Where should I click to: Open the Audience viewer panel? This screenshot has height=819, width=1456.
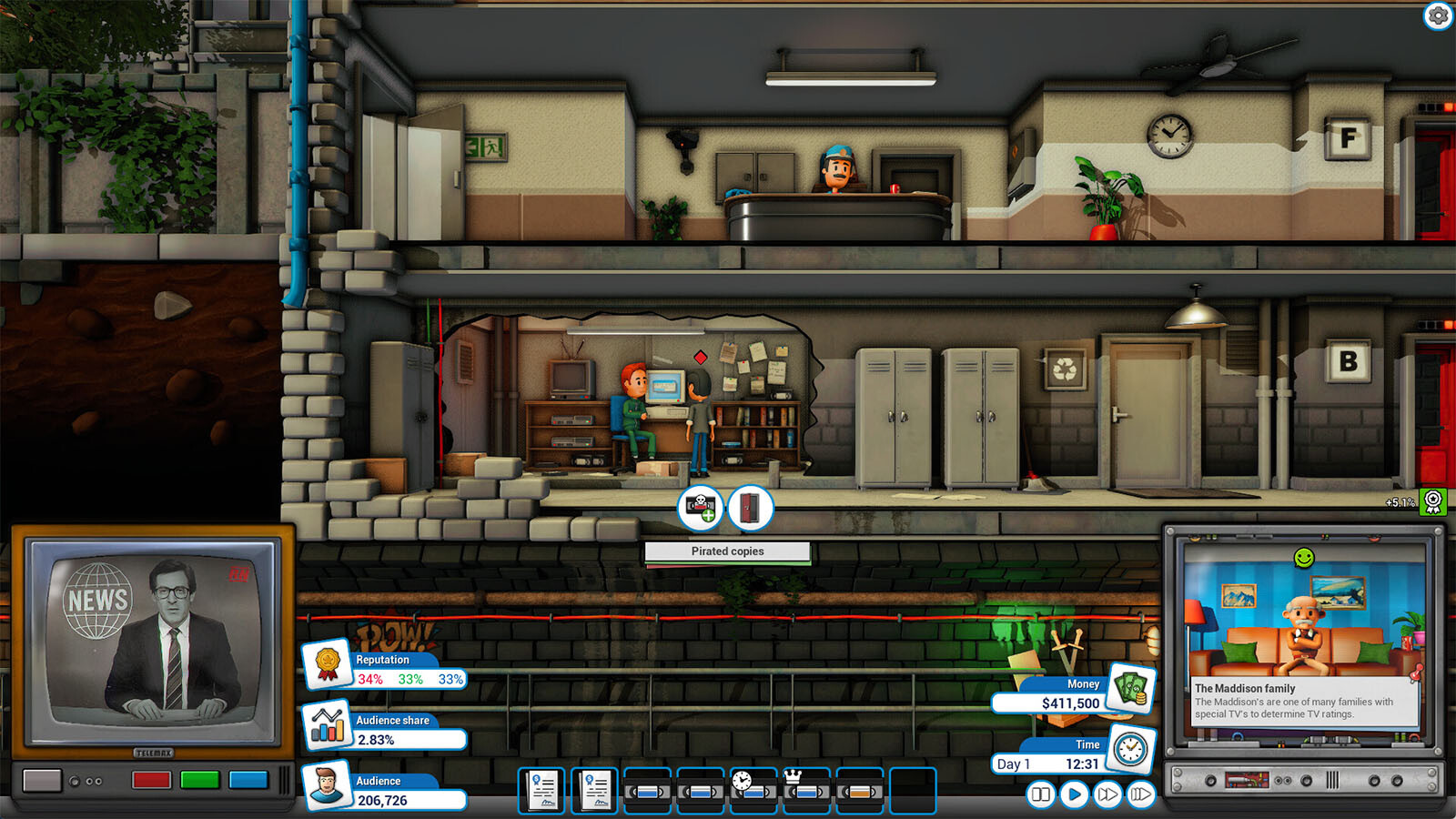point(327,786)
